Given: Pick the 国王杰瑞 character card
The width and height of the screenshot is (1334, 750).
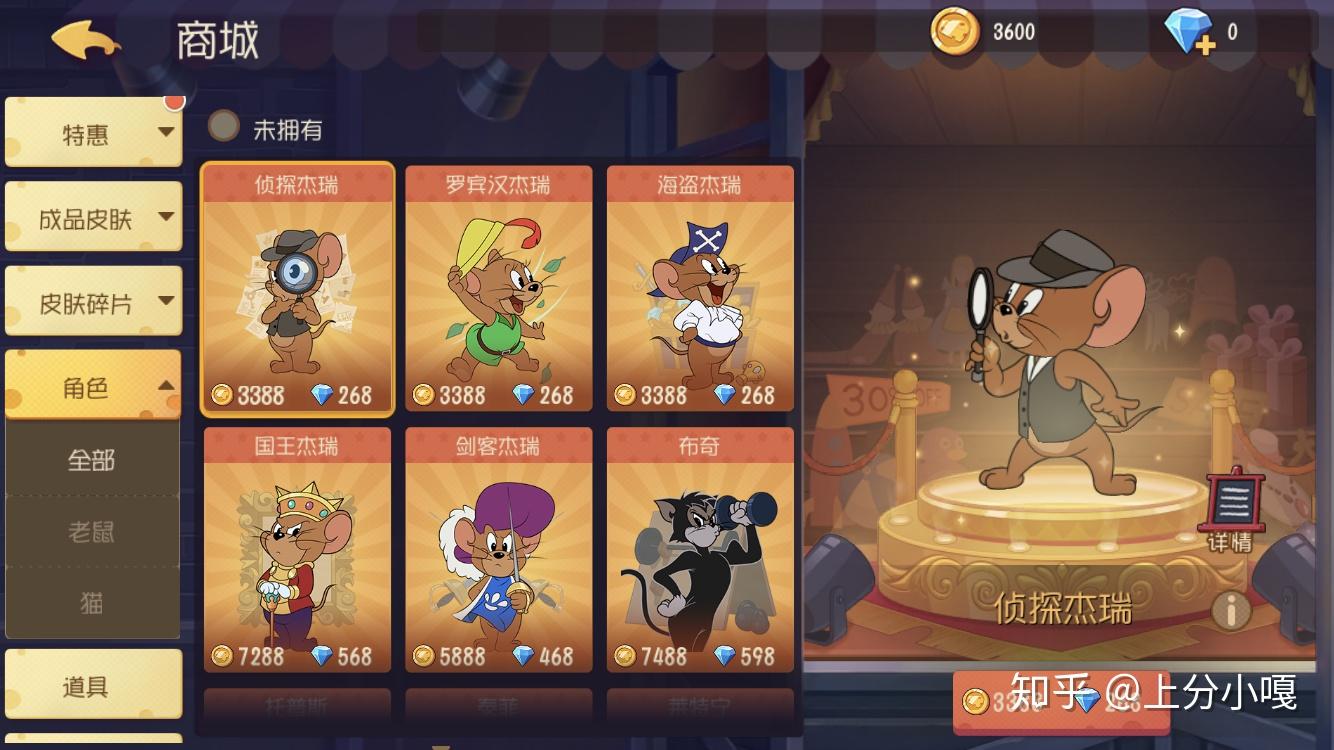Looking at the screenshot, I should 297,550.
